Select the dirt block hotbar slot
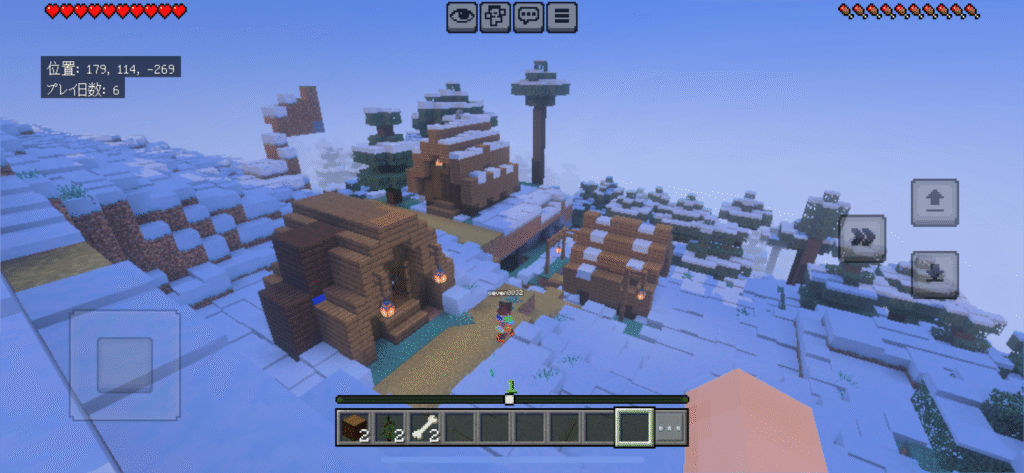 [354, 428]
